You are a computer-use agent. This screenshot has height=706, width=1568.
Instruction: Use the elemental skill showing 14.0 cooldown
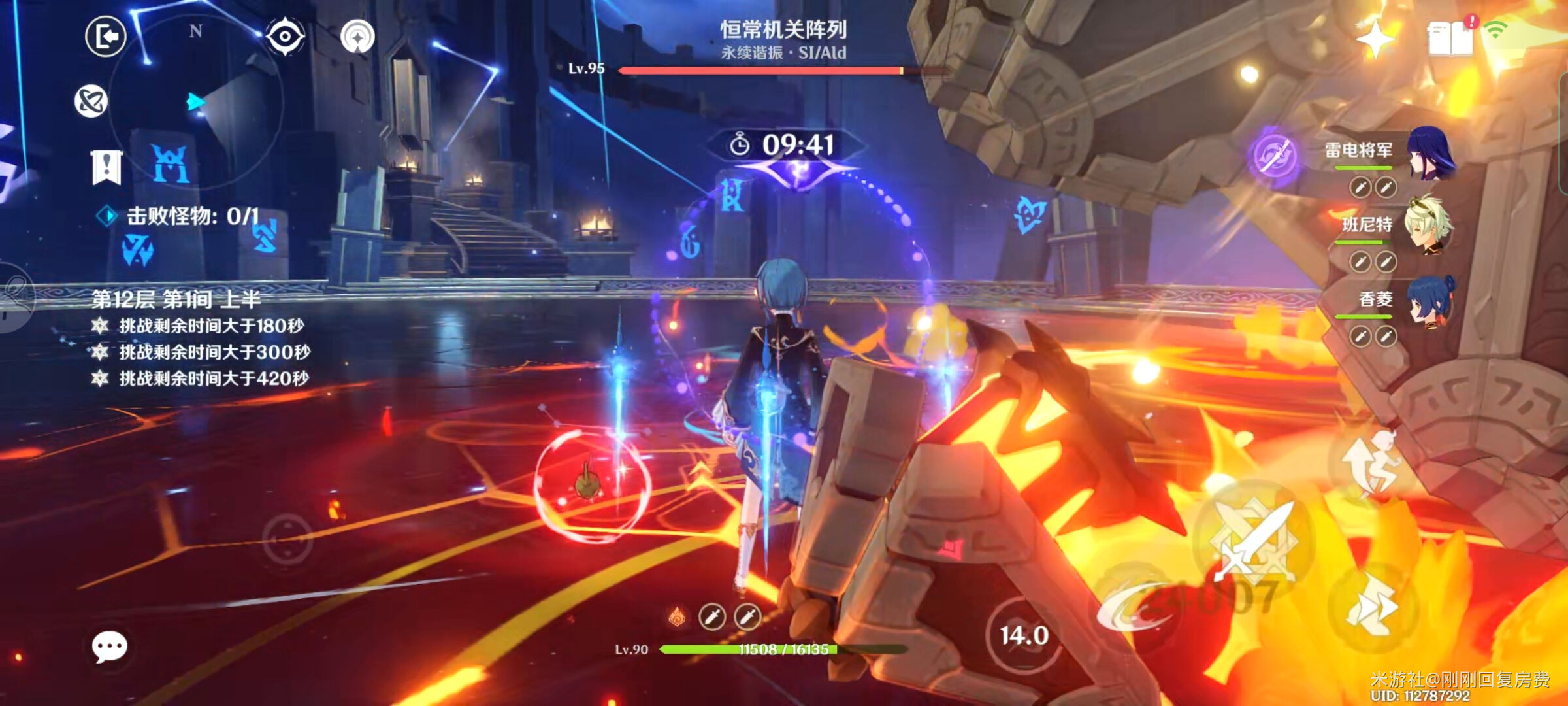point(1024,635)
